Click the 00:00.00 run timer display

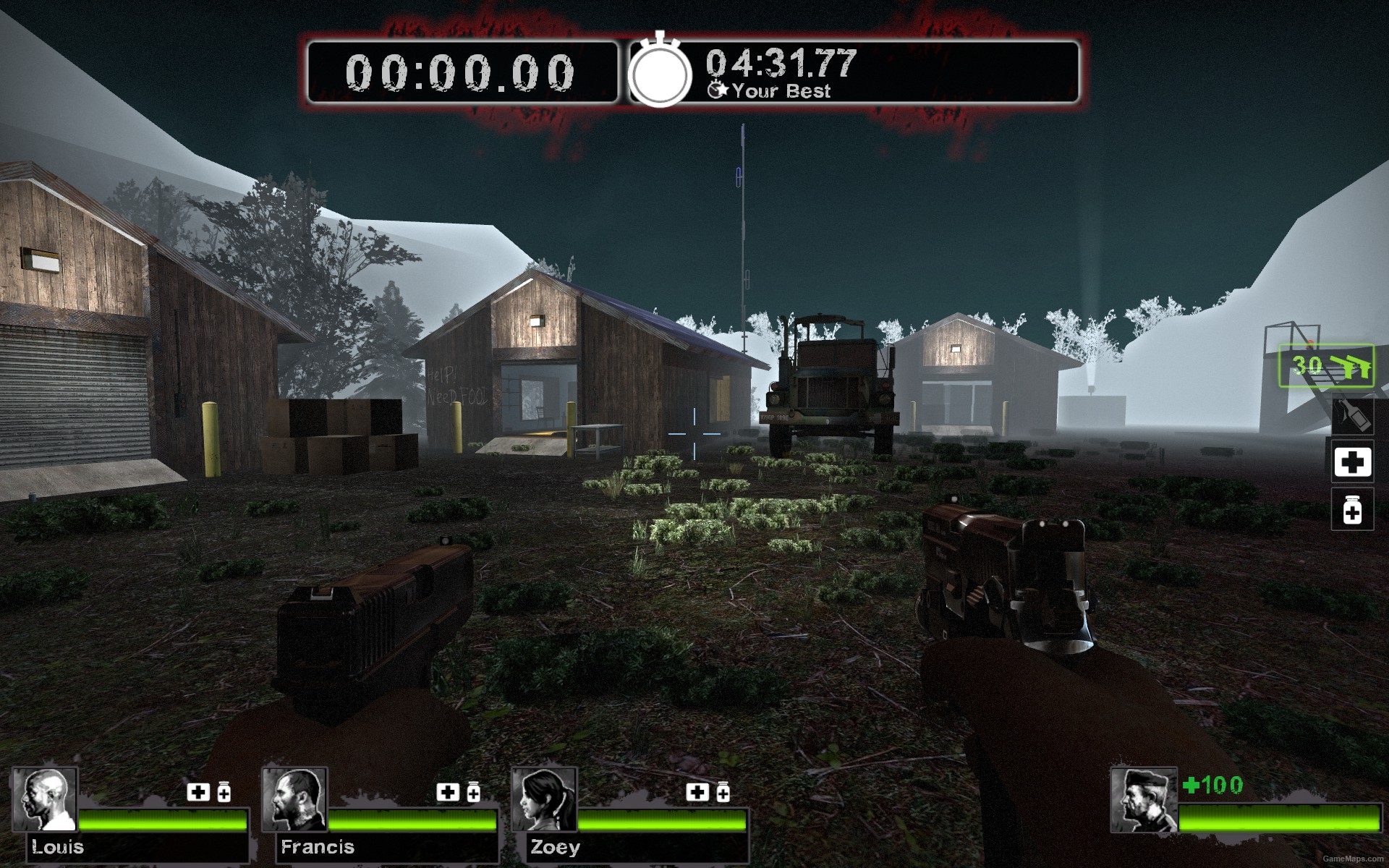point(461,71)
